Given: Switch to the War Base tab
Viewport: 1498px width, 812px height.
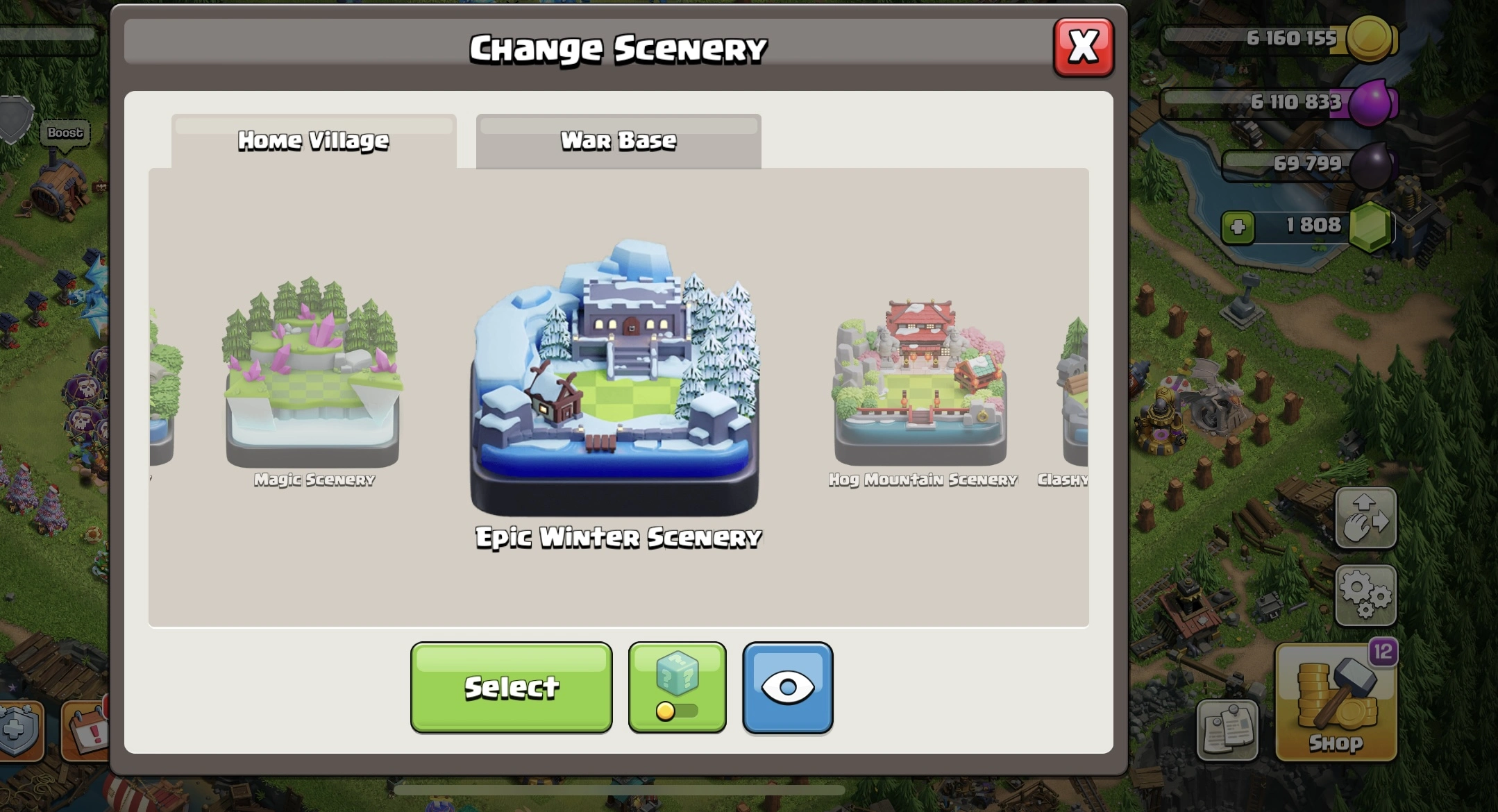Looking at the screenshot, I should 617,140.
